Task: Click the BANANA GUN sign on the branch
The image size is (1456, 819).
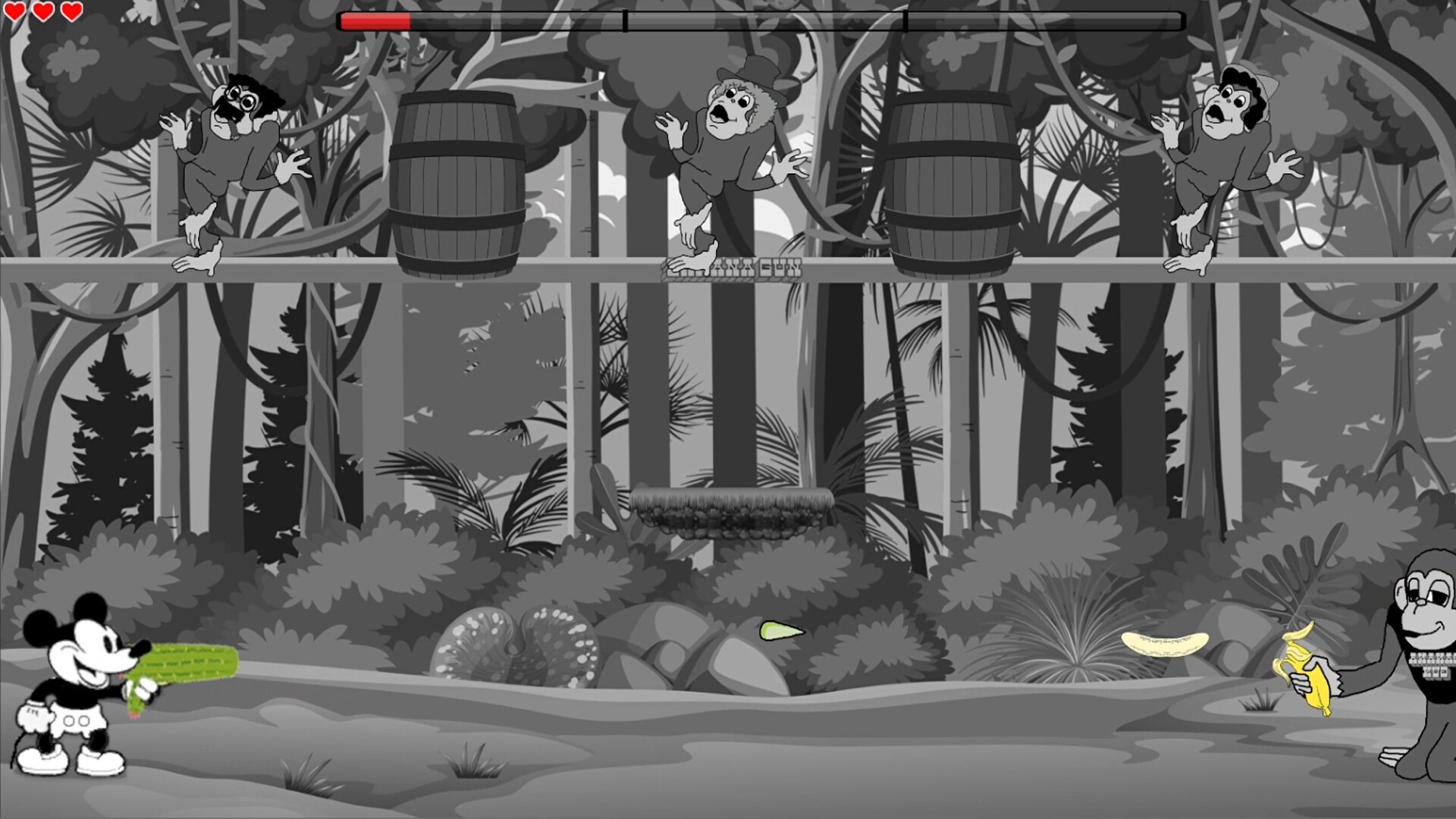Action: (x=732, y=269)
